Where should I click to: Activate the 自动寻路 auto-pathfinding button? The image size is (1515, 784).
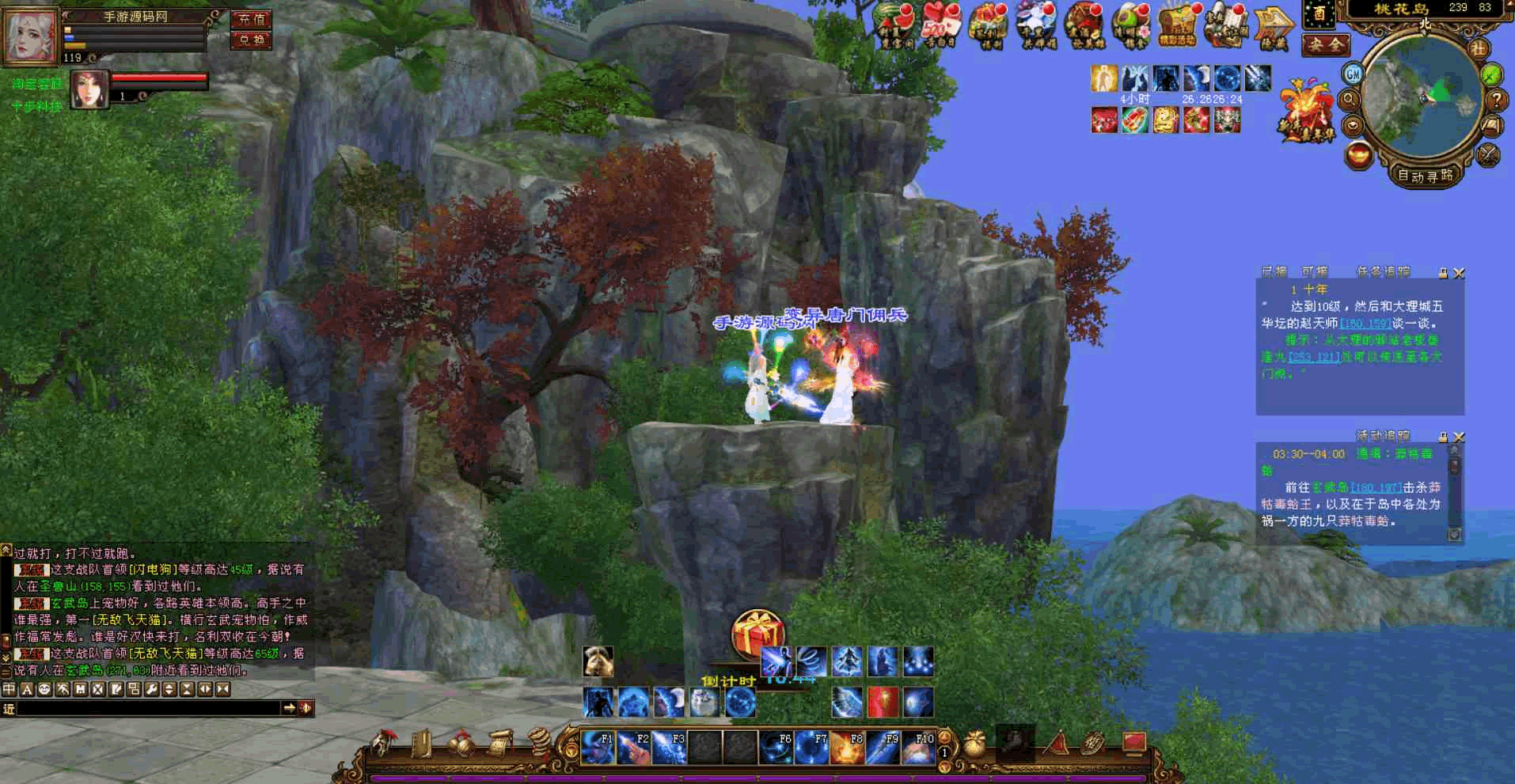[x=1426, y=176]
